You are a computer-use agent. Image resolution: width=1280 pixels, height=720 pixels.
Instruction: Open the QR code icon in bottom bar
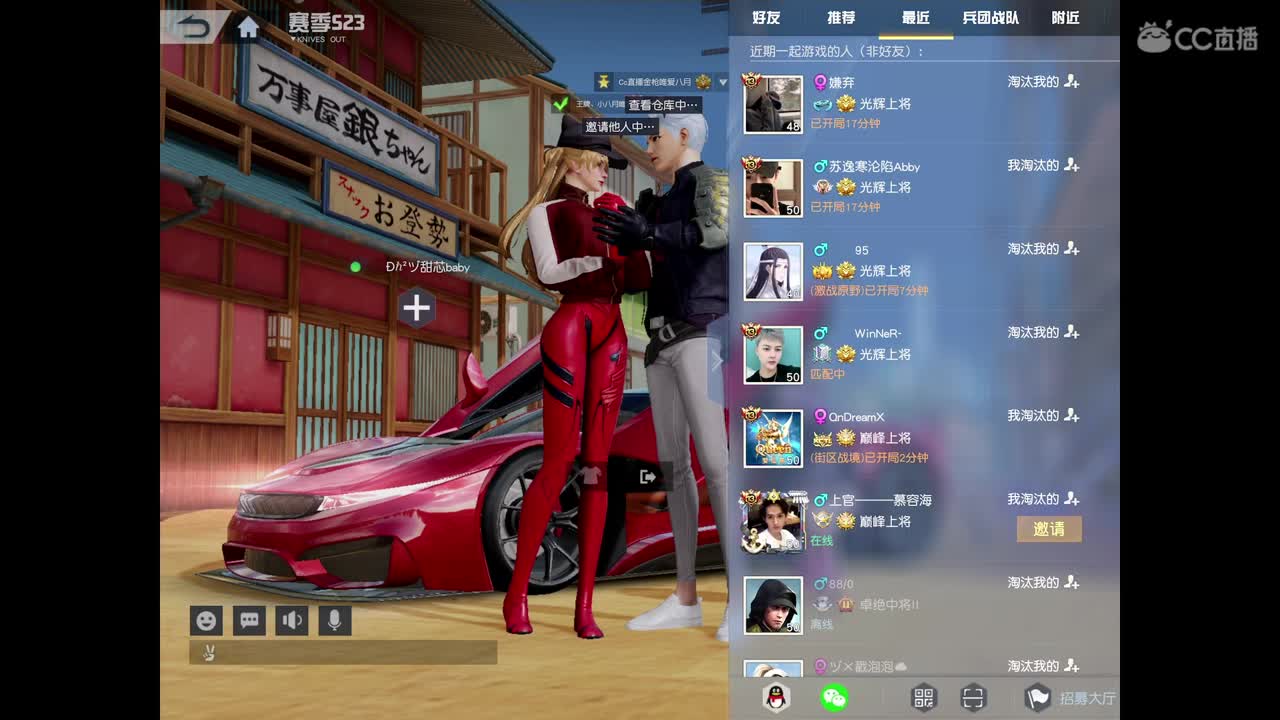coord(924,697)
